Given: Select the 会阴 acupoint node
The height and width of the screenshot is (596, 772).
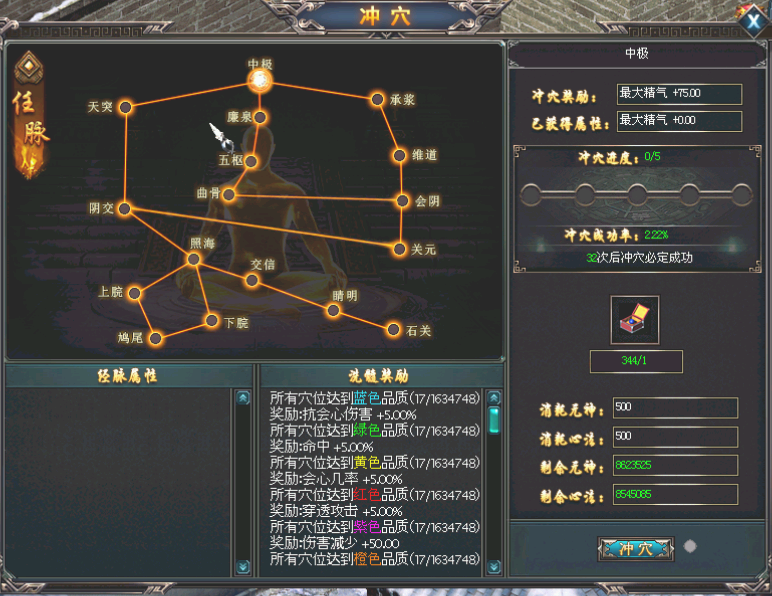Looking at the screenshot, I should tap(403, 200).
